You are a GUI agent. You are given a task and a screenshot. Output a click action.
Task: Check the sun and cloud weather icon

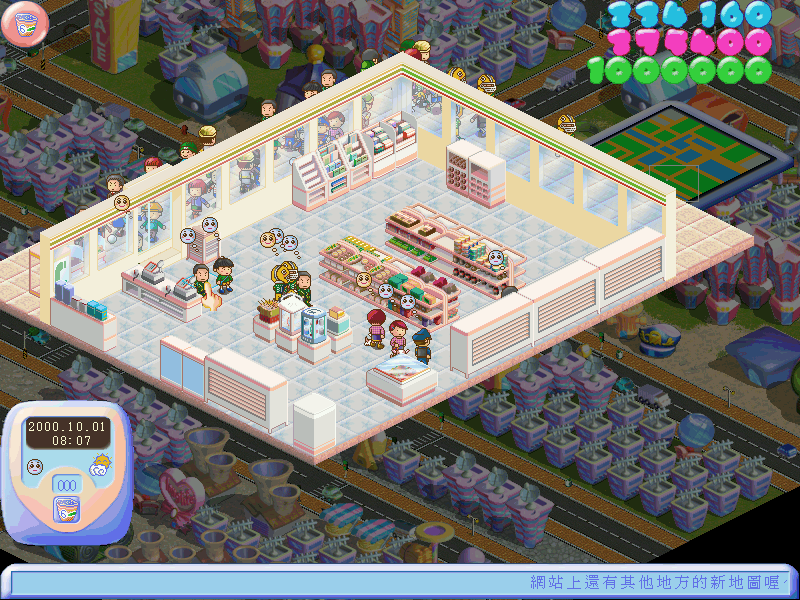[99, 464]
